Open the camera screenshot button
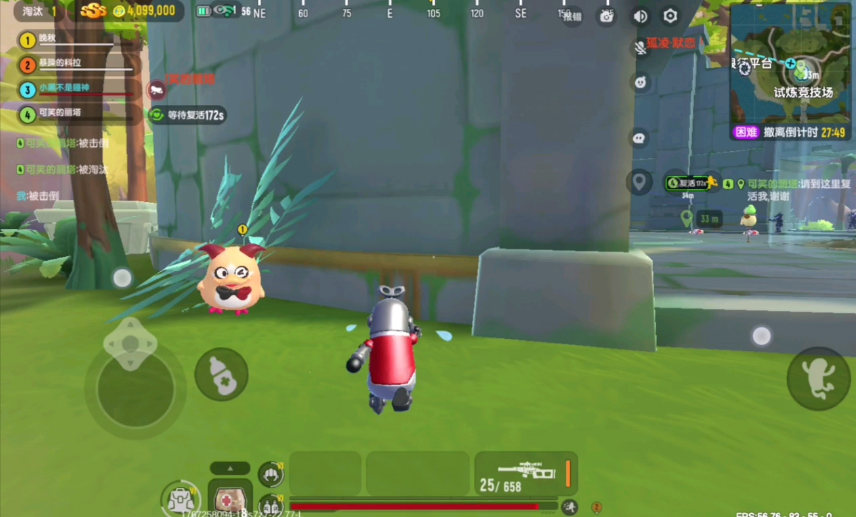Viewport: 856px width, 517px height. coord(606,16)
